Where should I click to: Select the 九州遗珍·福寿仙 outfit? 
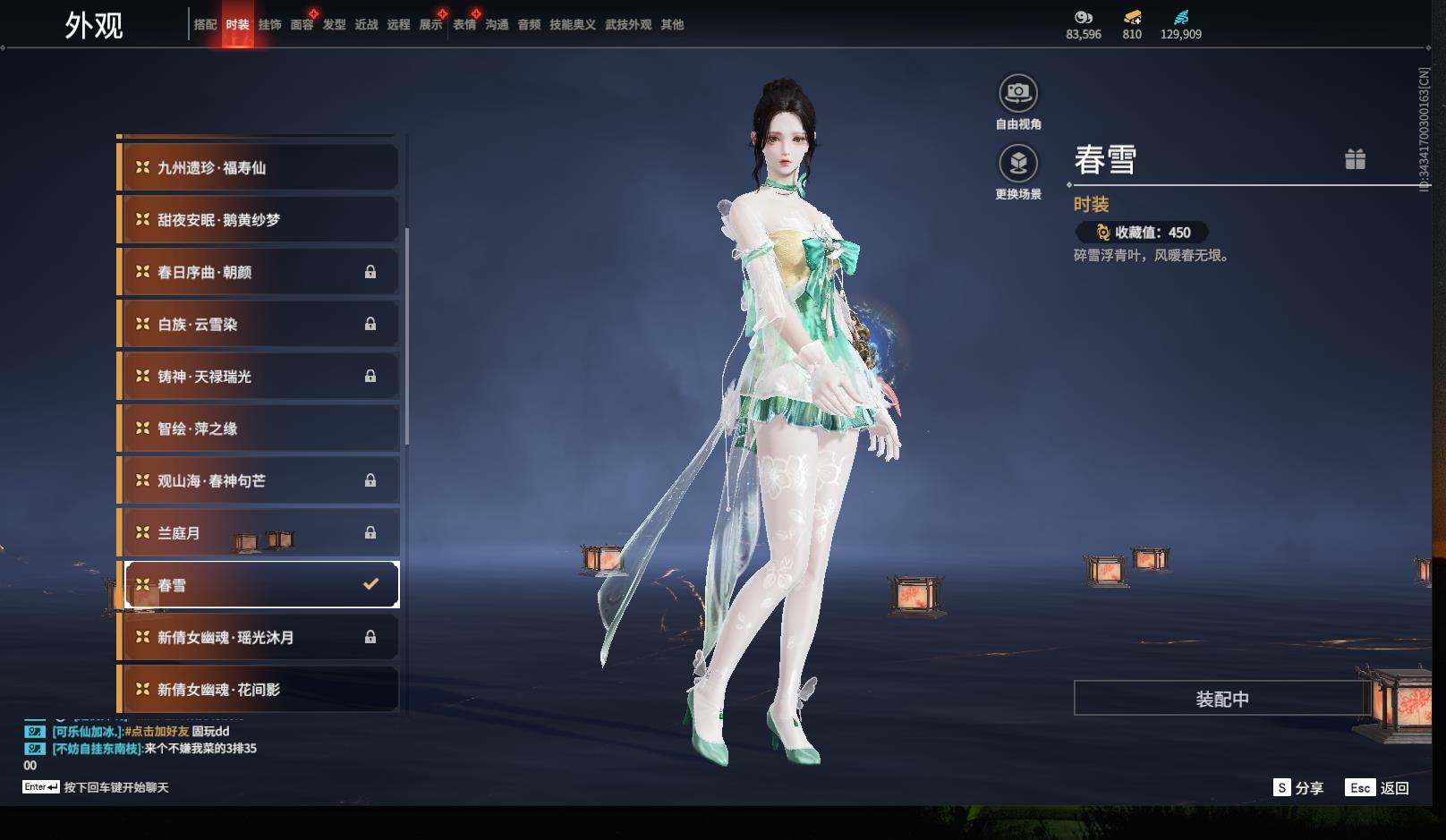(258, 168)
